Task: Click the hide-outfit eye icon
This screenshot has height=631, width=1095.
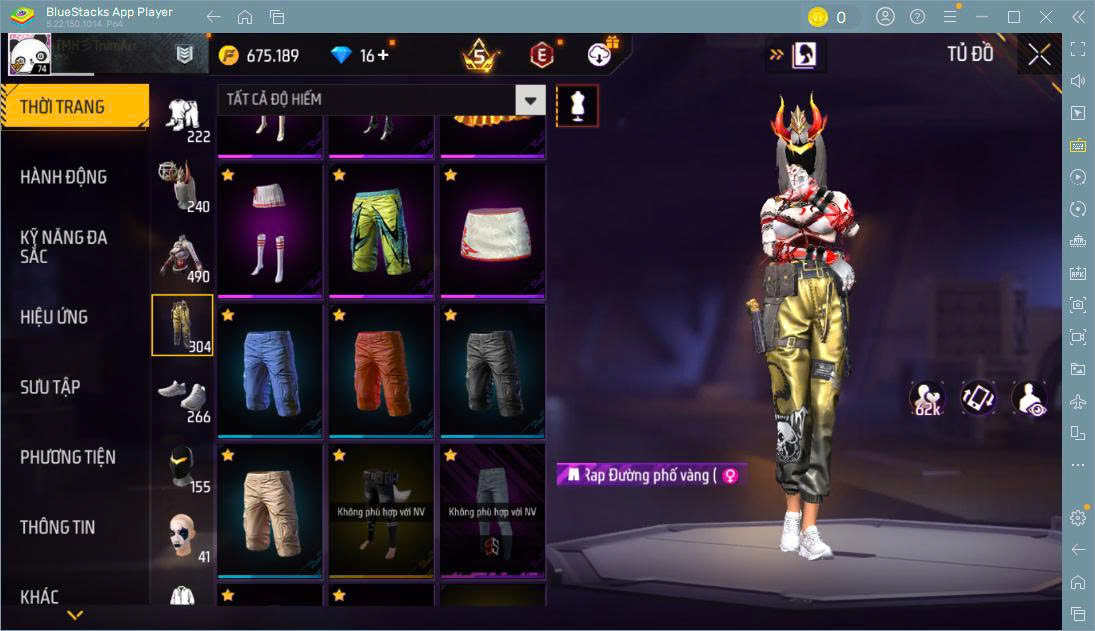Action: pyautogui.click(x=1029, y=398)
